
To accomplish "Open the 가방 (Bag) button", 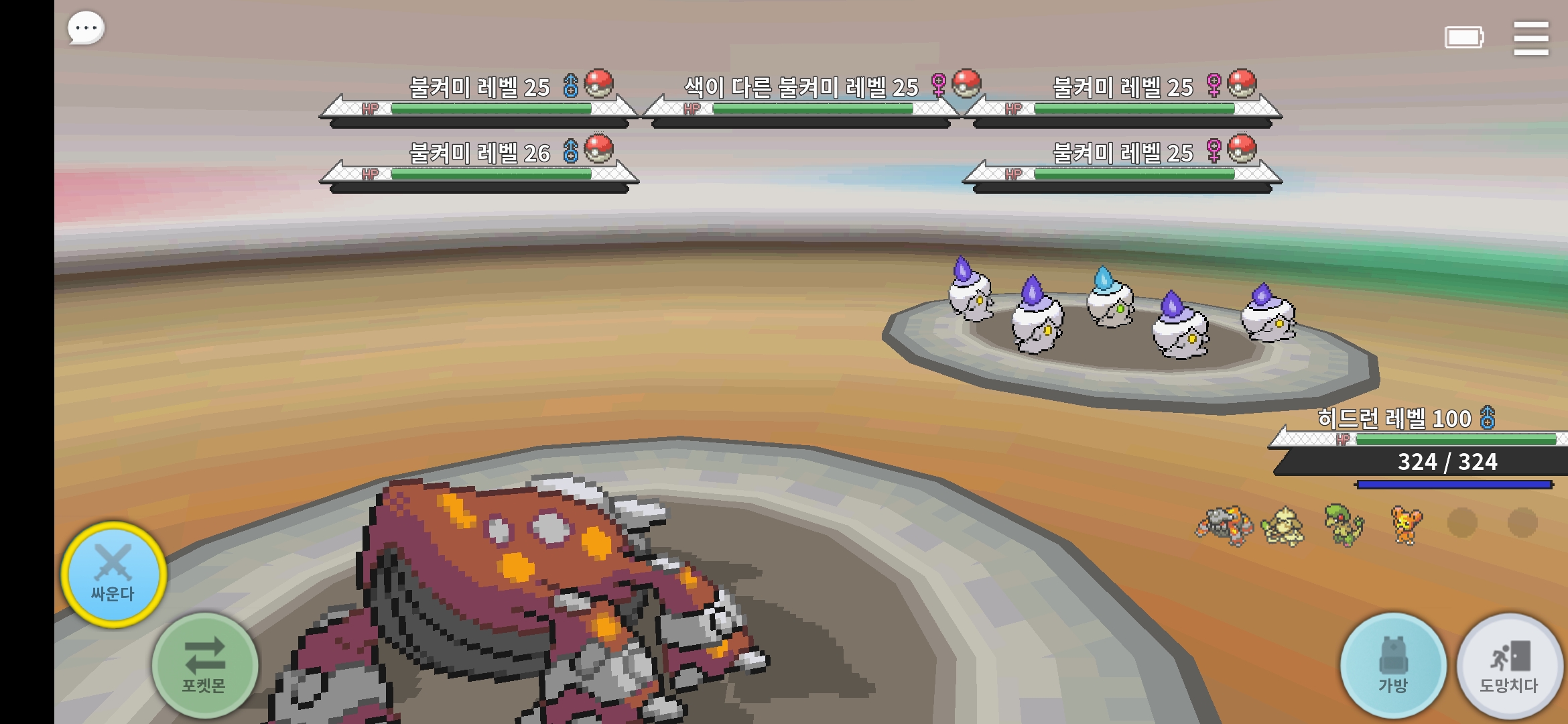I will (1393, 666).
